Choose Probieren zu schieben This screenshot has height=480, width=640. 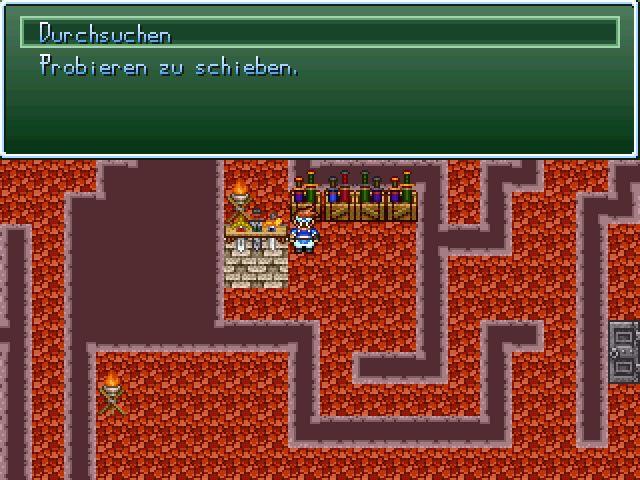coord(168,67)
